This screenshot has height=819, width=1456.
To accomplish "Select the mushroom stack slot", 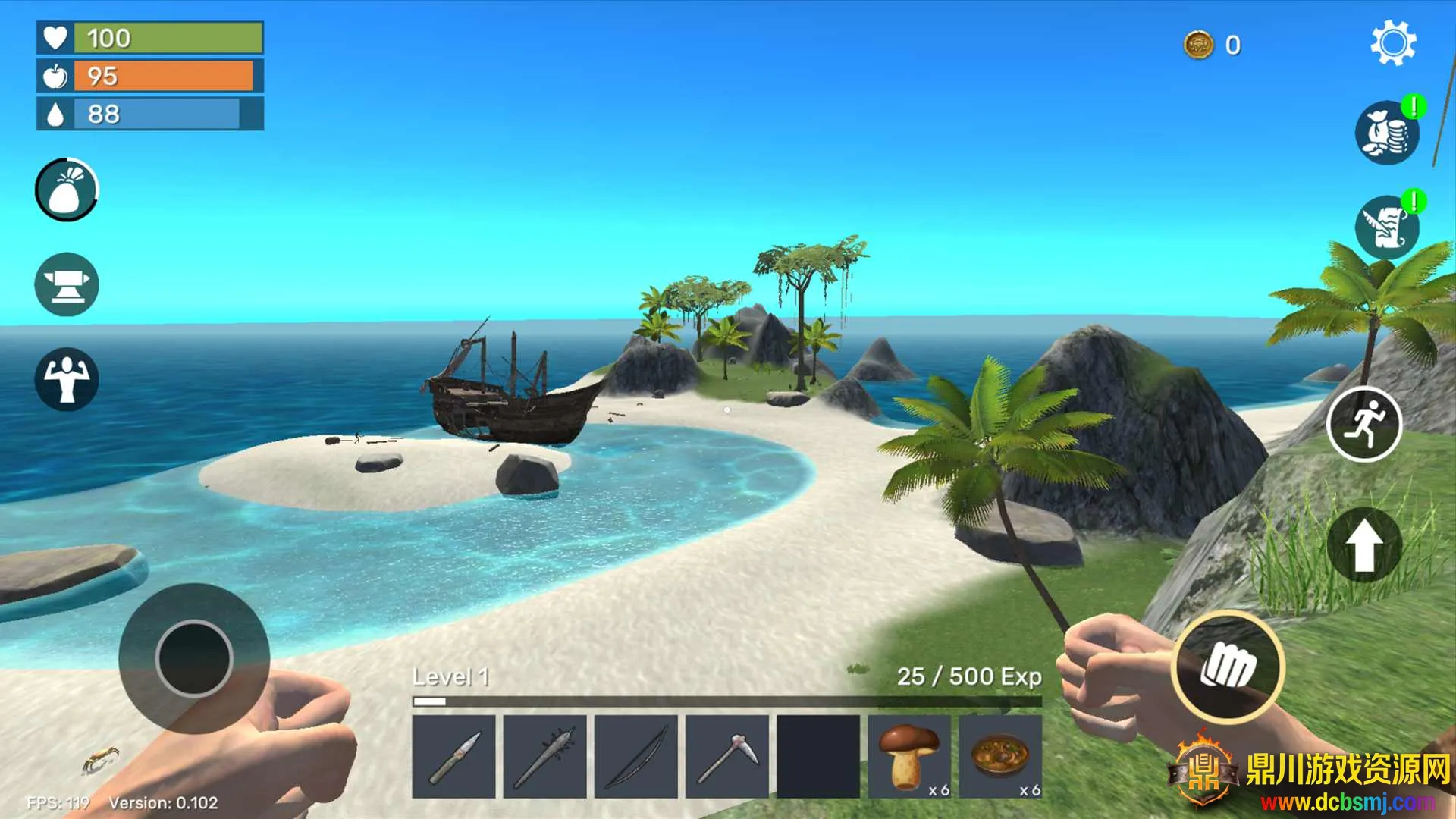I will tap(908, 756).
